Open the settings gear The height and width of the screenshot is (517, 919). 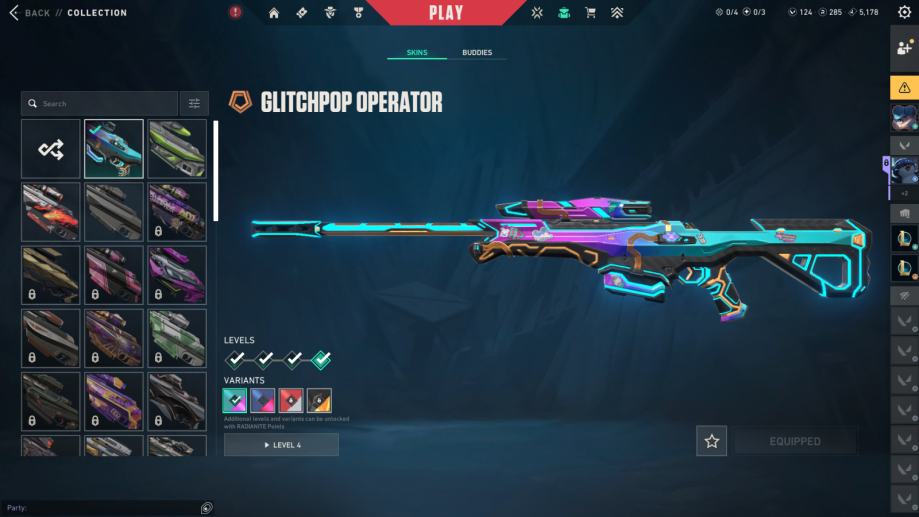pos(905,13)
